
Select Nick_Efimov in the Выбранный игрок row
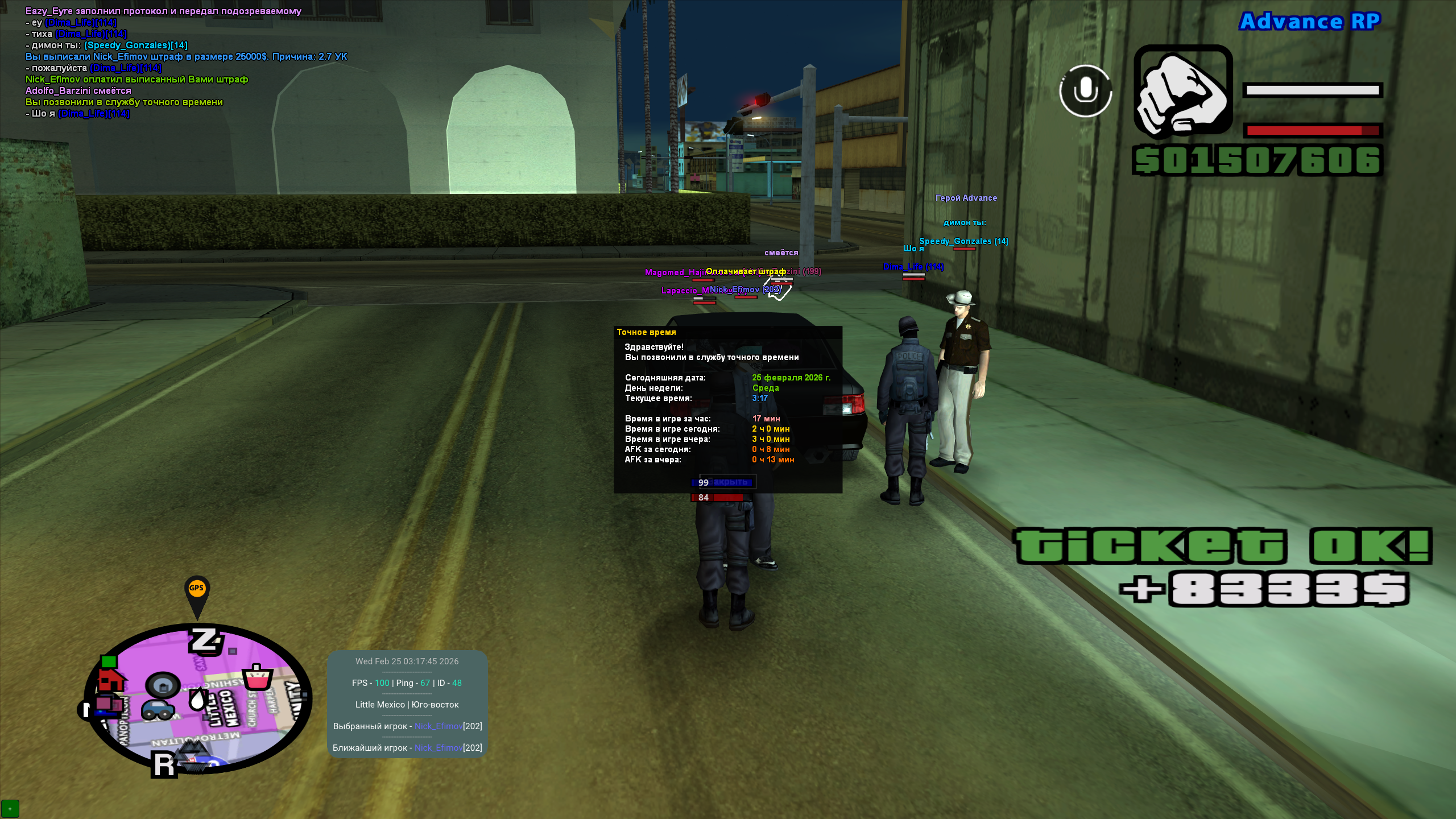click(x=438, y=726)
